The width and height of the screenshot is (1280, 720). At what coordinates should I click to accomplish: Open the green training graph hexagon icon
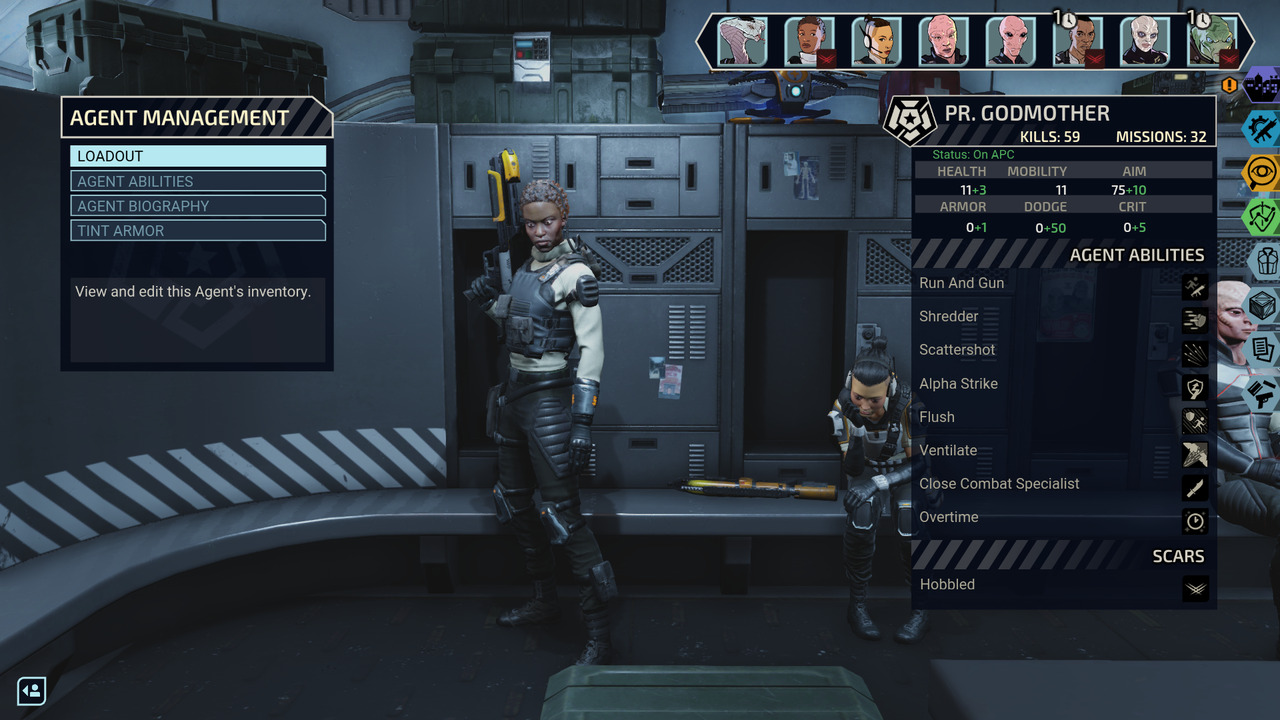[x=1261, y=216]
